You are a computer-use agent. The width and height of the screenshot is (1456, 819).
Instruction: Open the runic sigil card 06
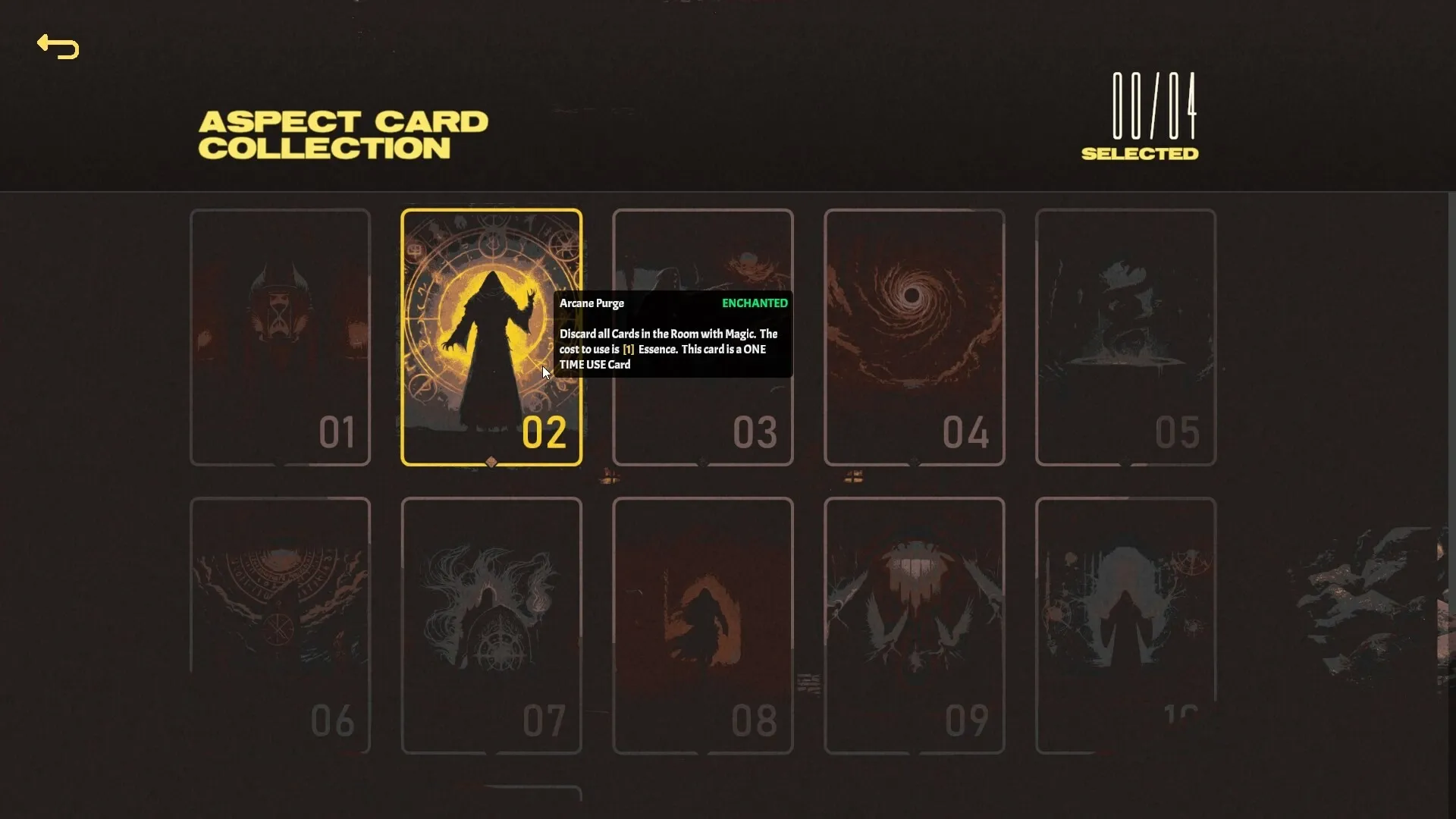[280, 623]
